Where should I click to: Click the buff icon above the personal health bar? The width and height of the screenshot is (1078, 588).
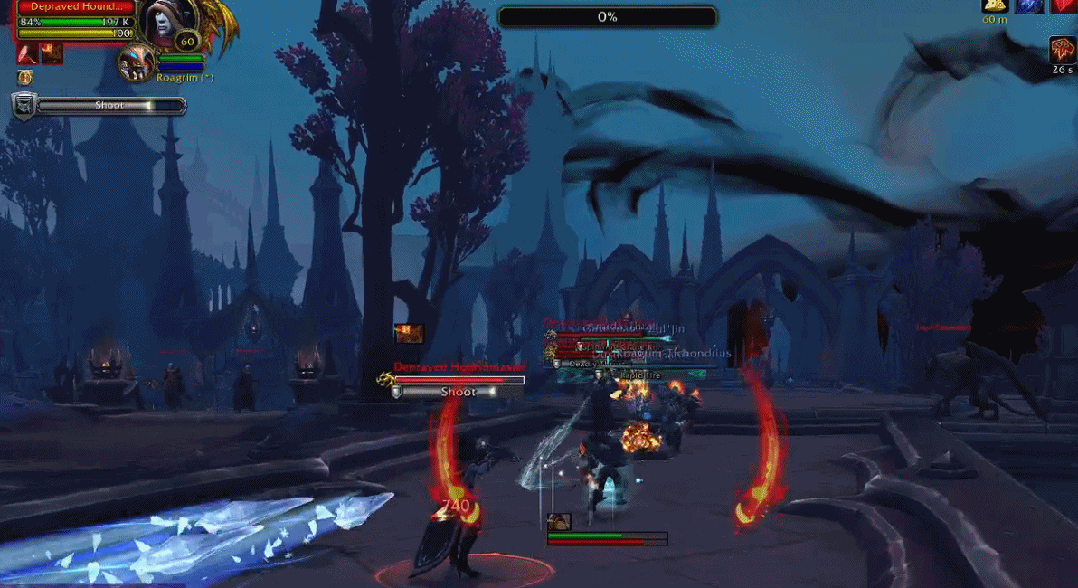point(558,521)
